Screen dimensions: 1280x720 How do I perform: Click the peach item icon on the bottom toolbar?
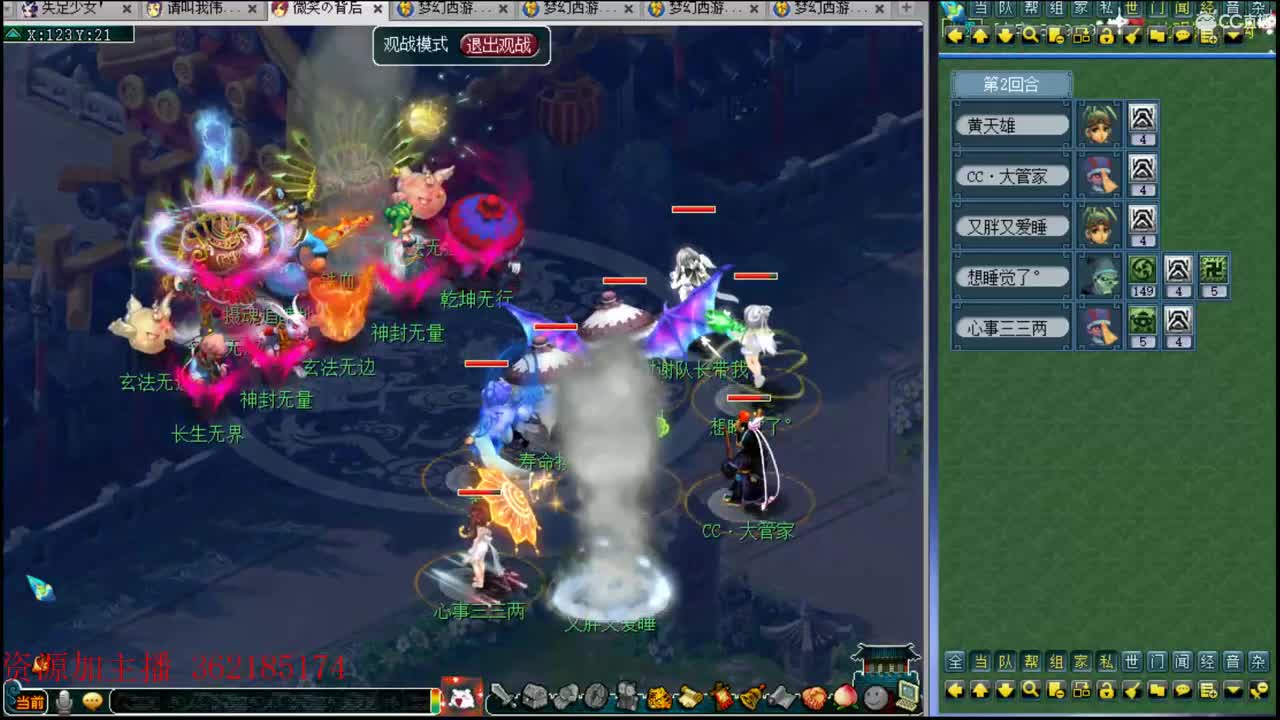point(846,696)
